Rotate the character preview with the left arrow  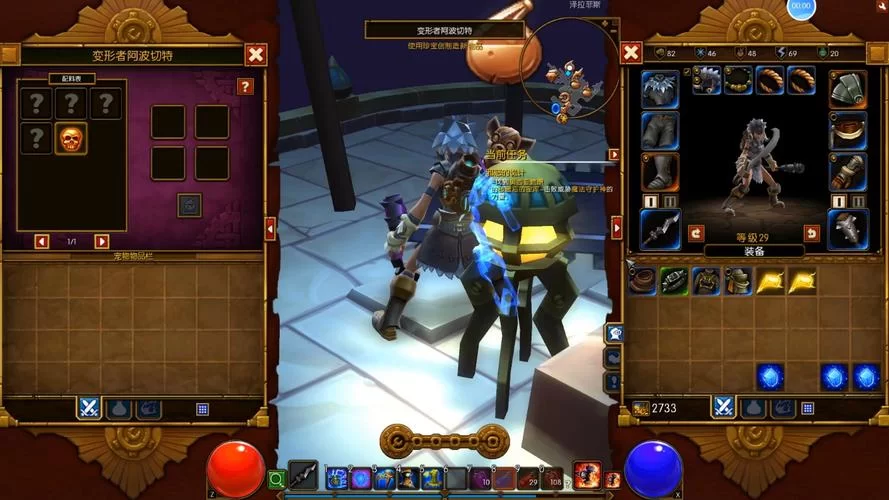click(697, 233)
